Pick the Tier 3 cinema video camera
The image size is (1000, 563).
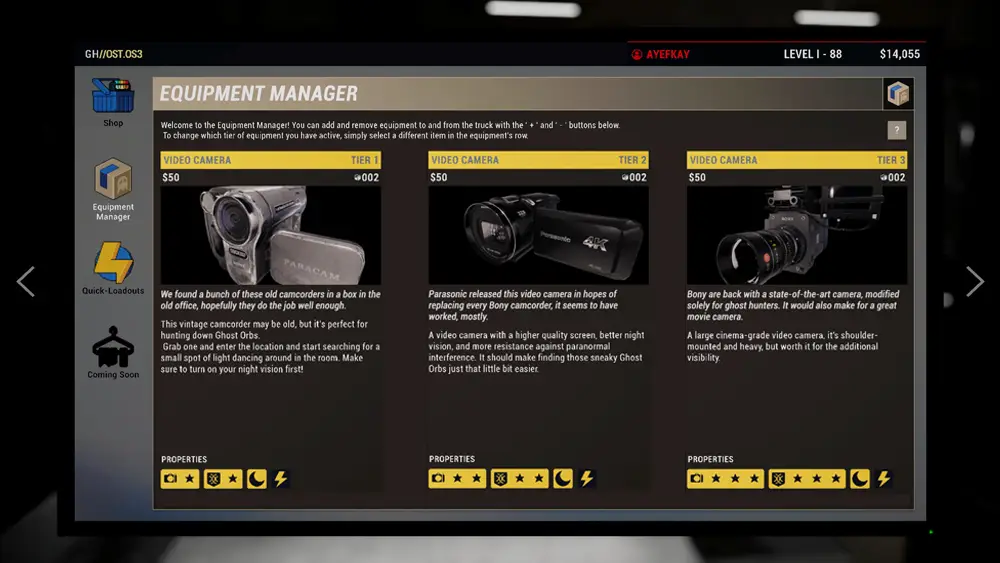tap(796, 235)
